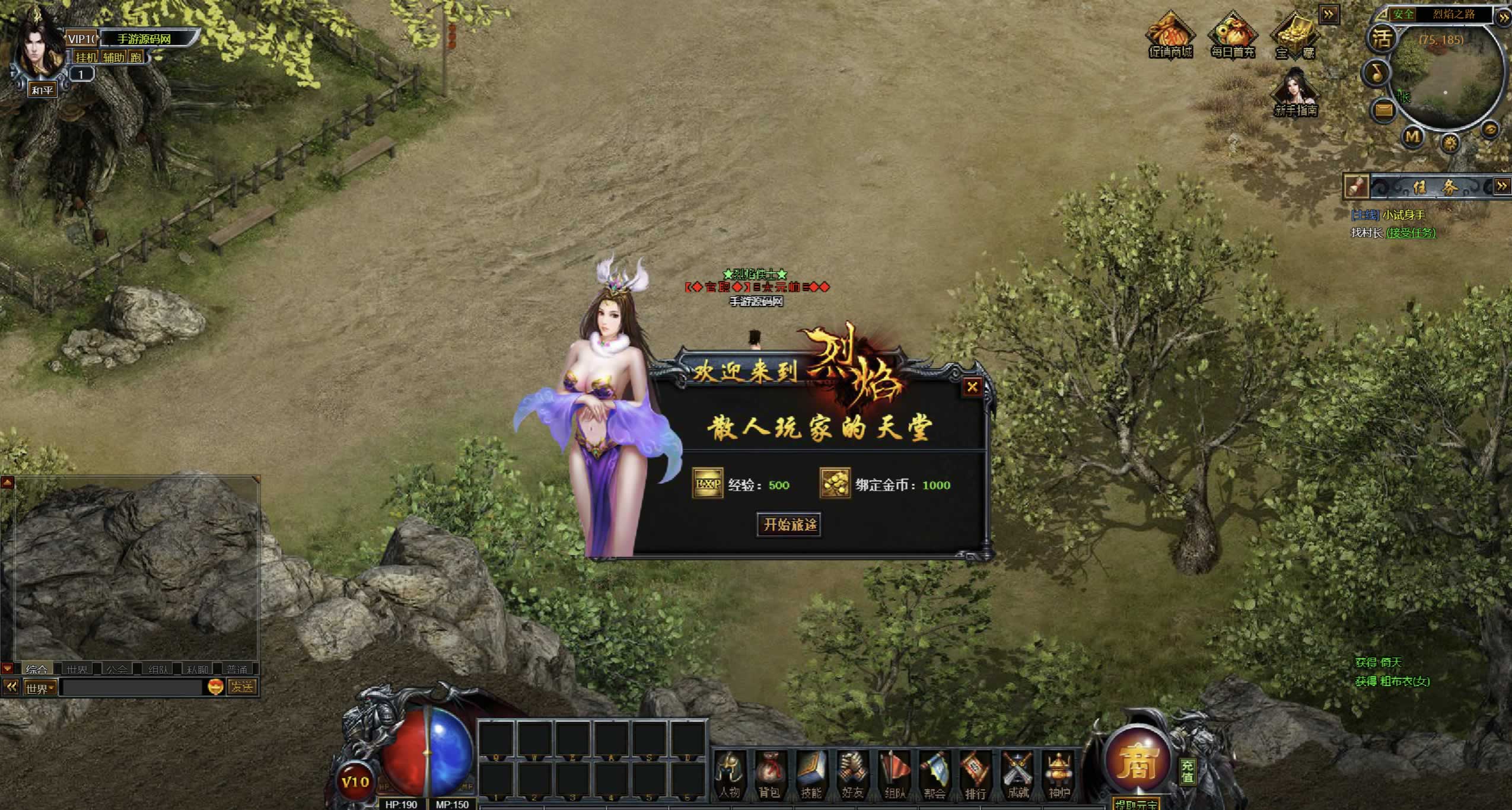Click the 发送 send chat button
The image size is (1512, 810).
[243, 687]
